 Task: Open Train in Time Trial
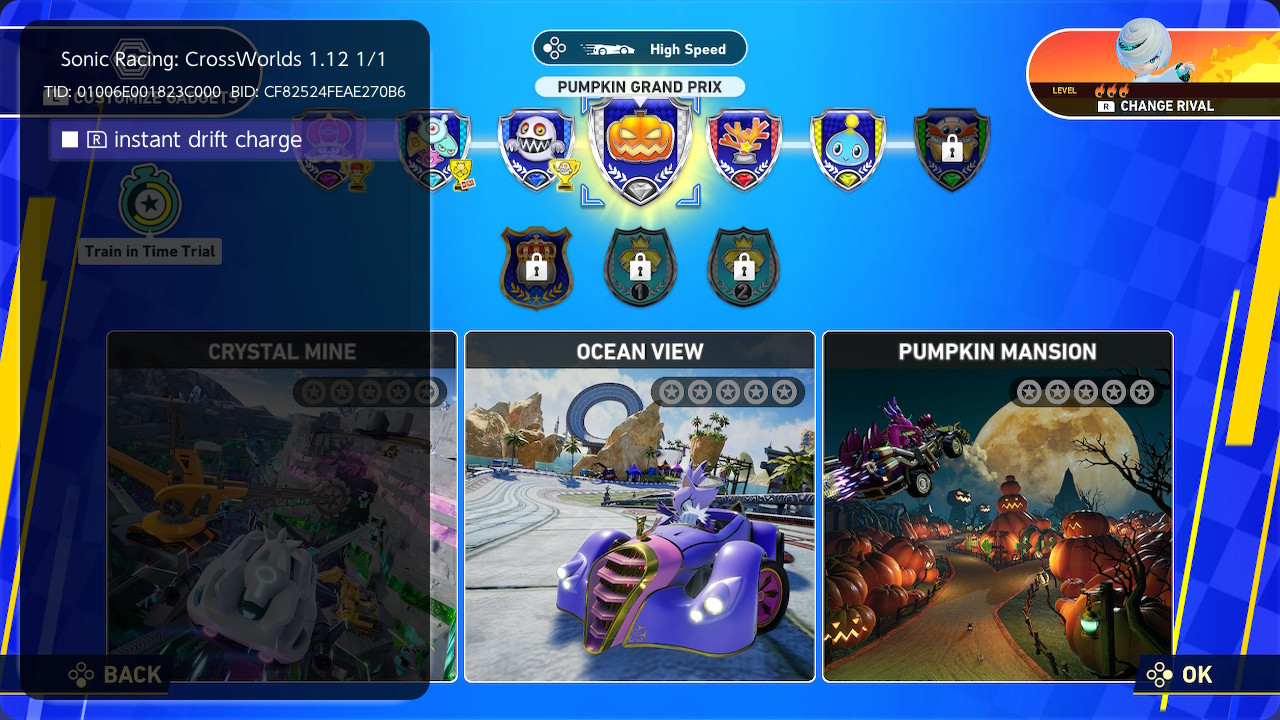pos(150,215)
